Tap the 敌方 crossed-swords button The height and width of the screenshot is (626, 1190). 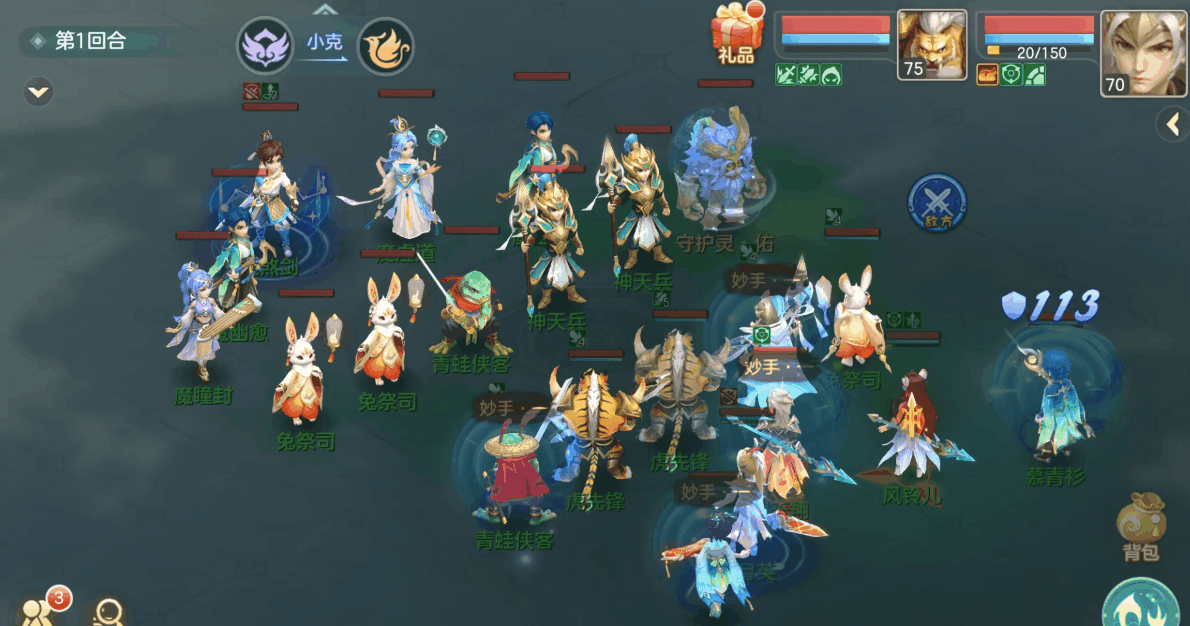[x=937, y=201]
